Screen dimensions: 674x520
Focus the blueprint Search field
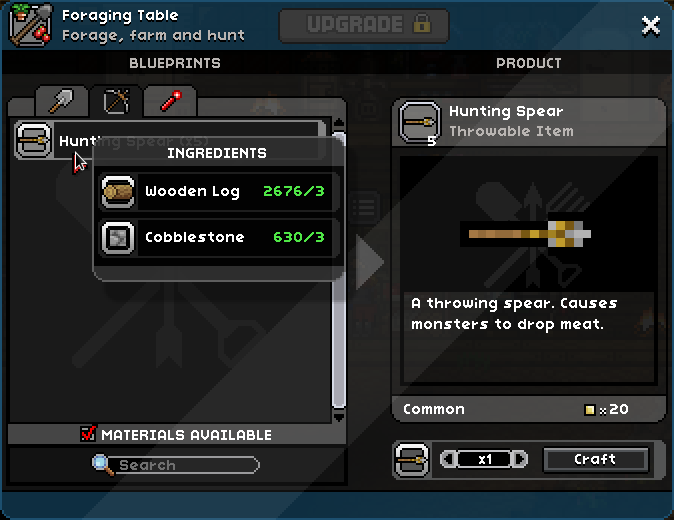click(x=185, y=465)
